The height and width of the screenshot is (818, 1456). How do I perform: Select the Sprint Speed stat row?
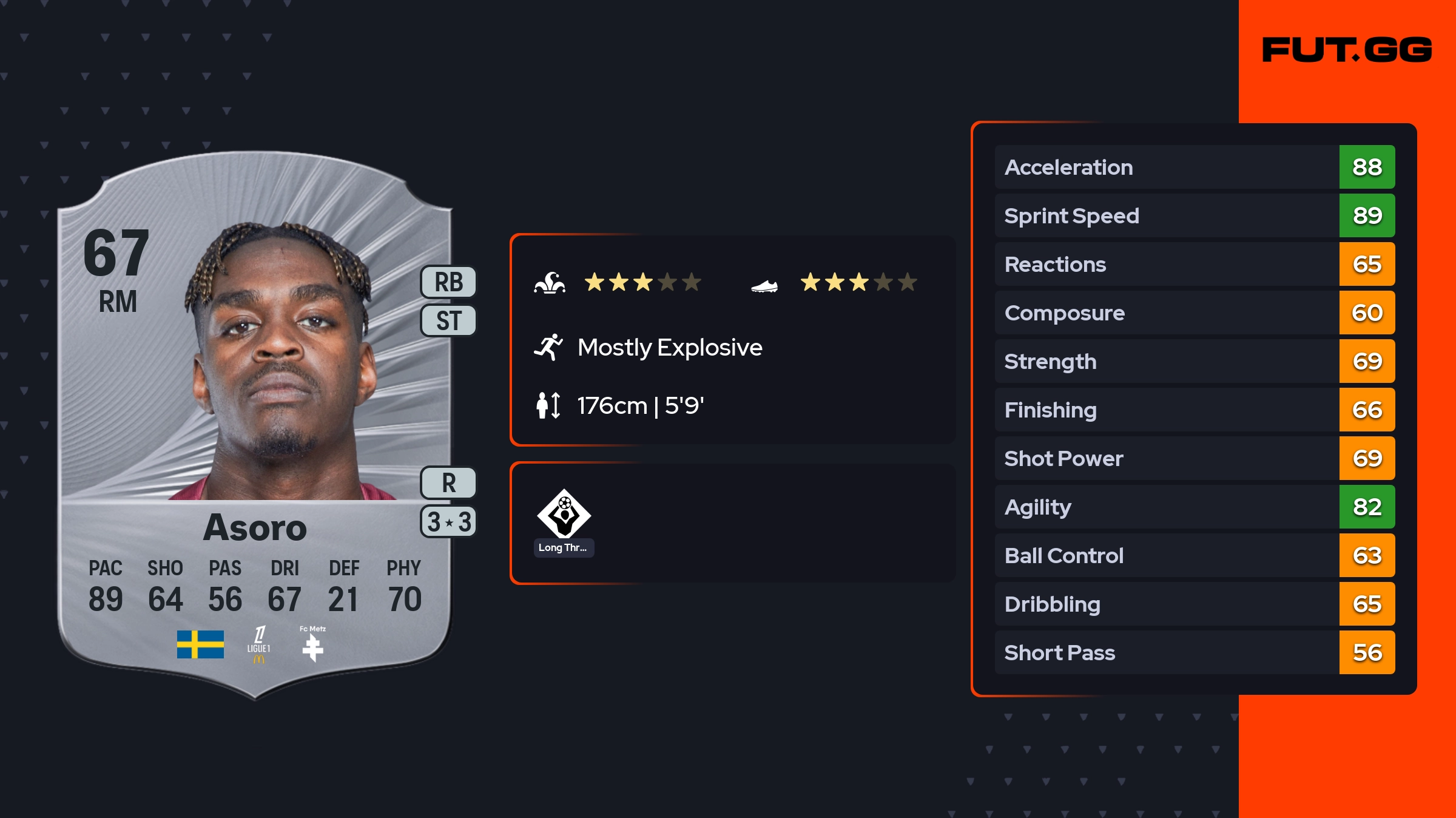(x=1194, y=215)
